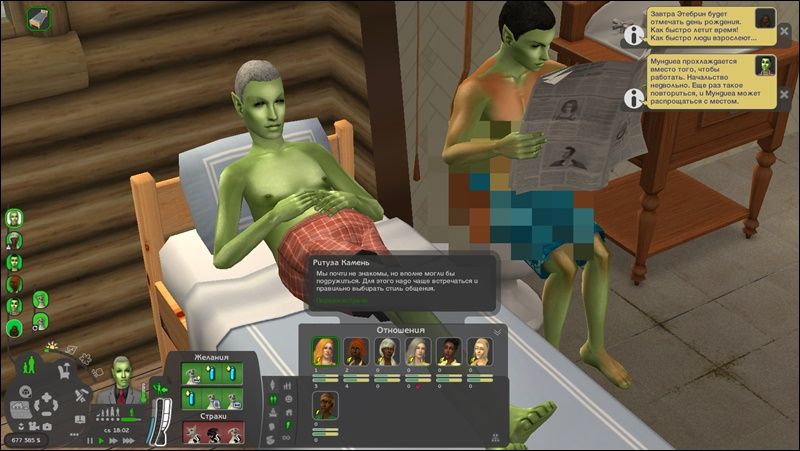Image resolution: width=800 pixels, height=451 pixels.
Task: Collapse the Отношения panel with the arrow
Action: point(497,332)
